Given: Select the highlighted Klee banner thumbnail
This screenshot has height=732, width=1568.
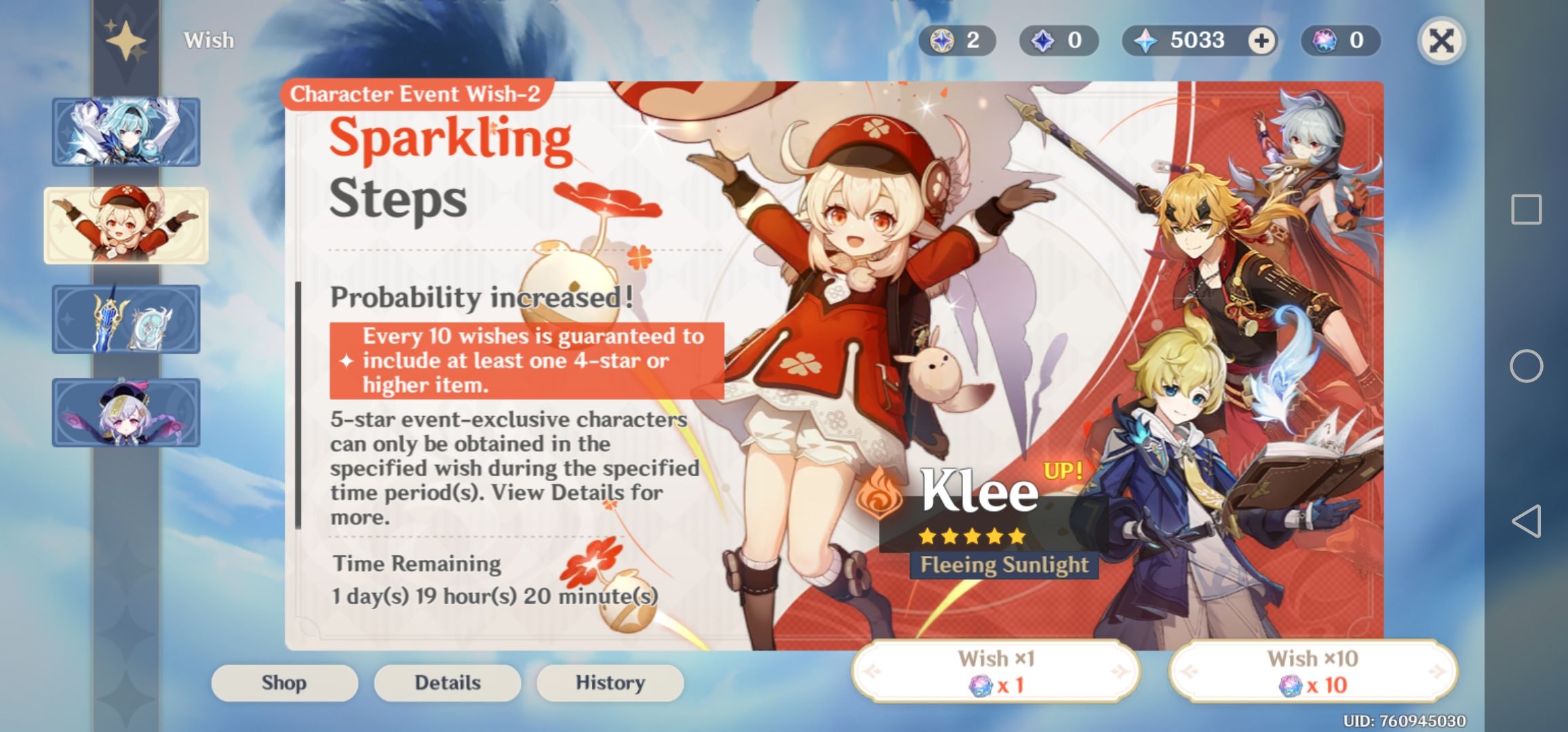Looking at the screenshot, I should (x=125, y=225).
